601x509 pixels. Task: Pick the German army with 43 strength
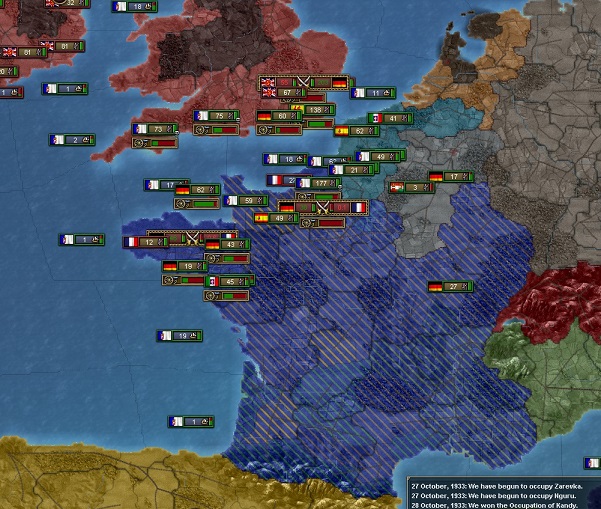pos(225,244)
